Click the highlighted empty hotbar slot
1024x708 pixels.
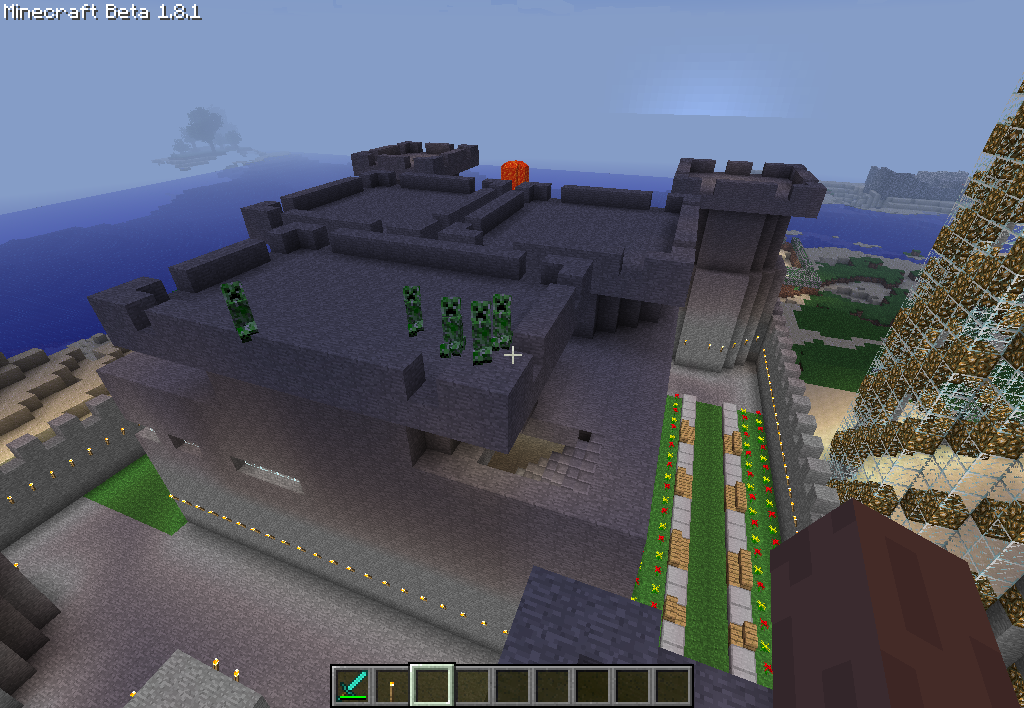pos(432,686)
